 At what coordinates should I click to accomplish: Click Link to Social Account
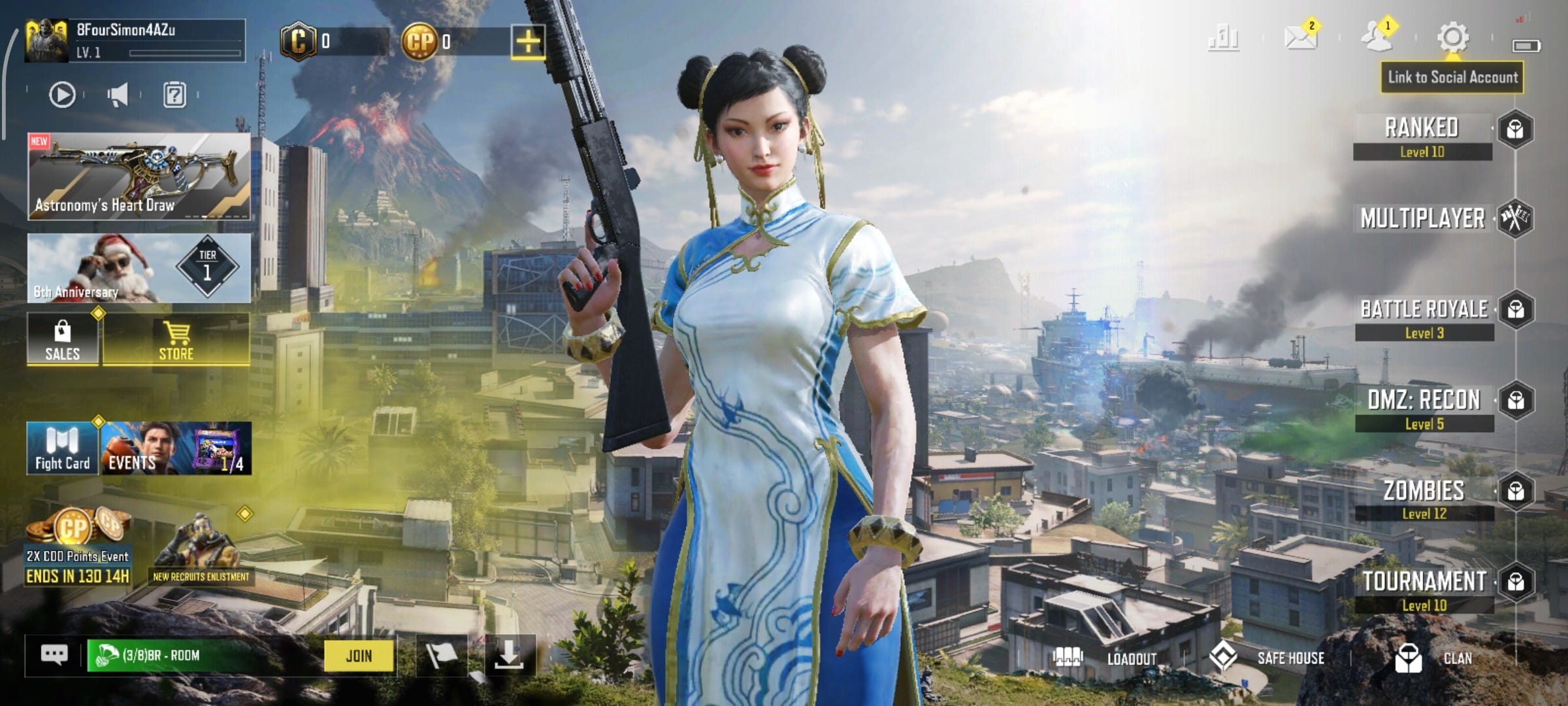[1452, 77]
